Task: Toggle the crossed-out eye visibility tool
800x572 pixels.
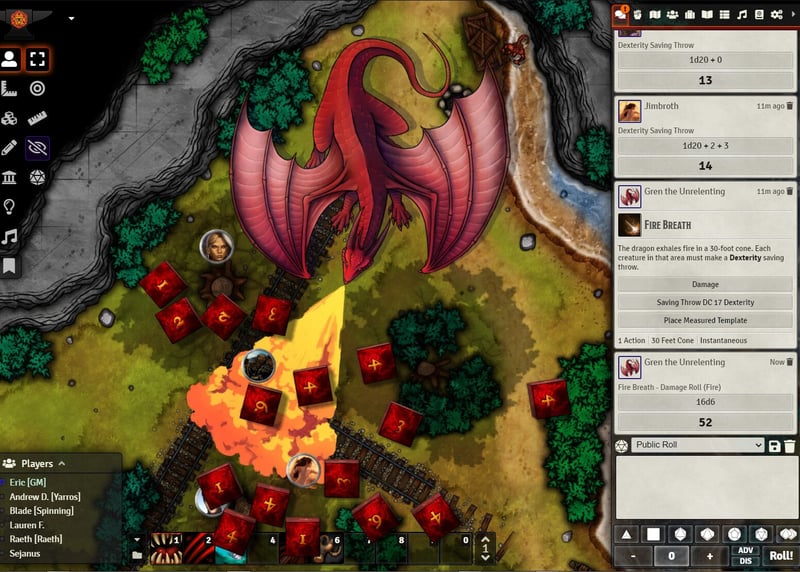Action: [x=38, y=148]
